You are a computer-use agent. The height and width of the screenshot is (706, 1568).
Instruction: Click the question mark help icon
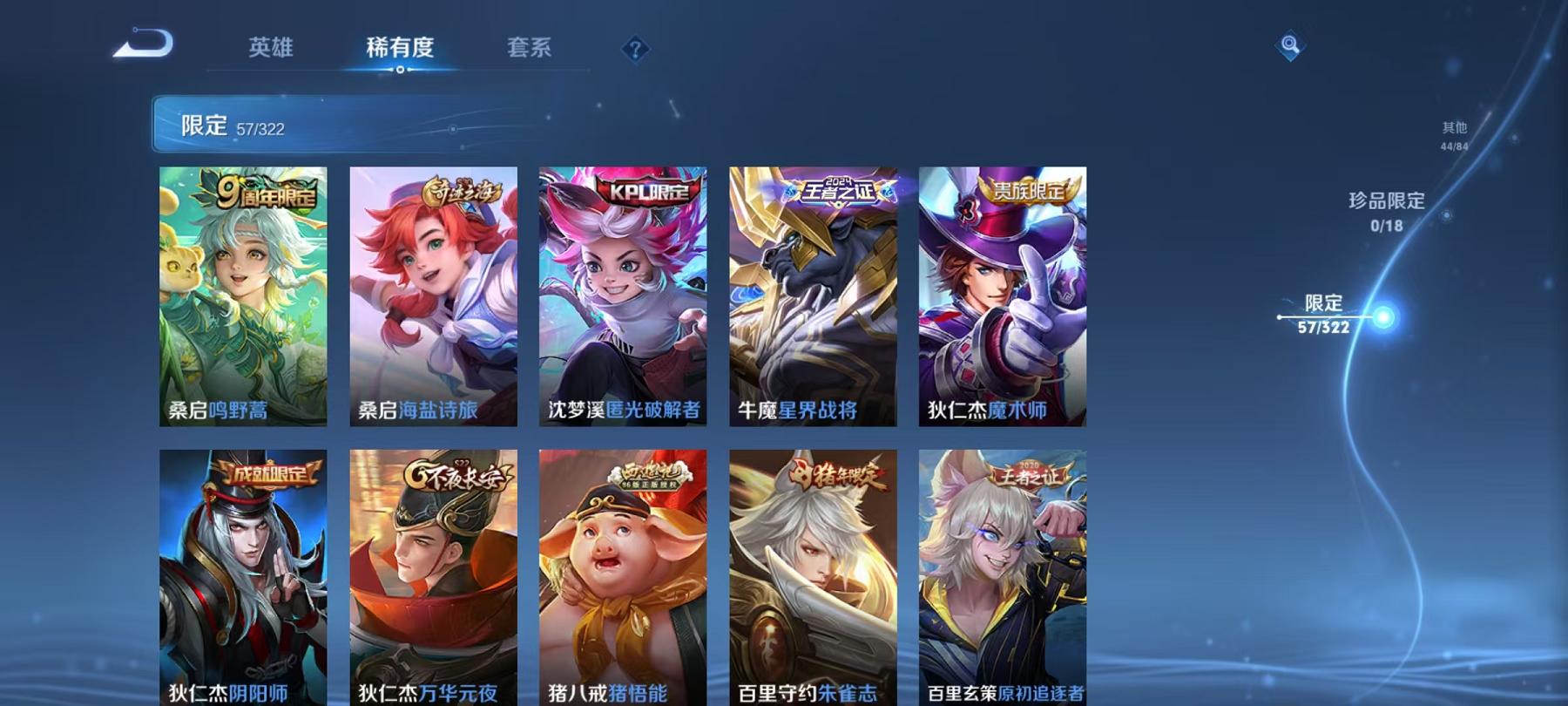tap(635, 50)
